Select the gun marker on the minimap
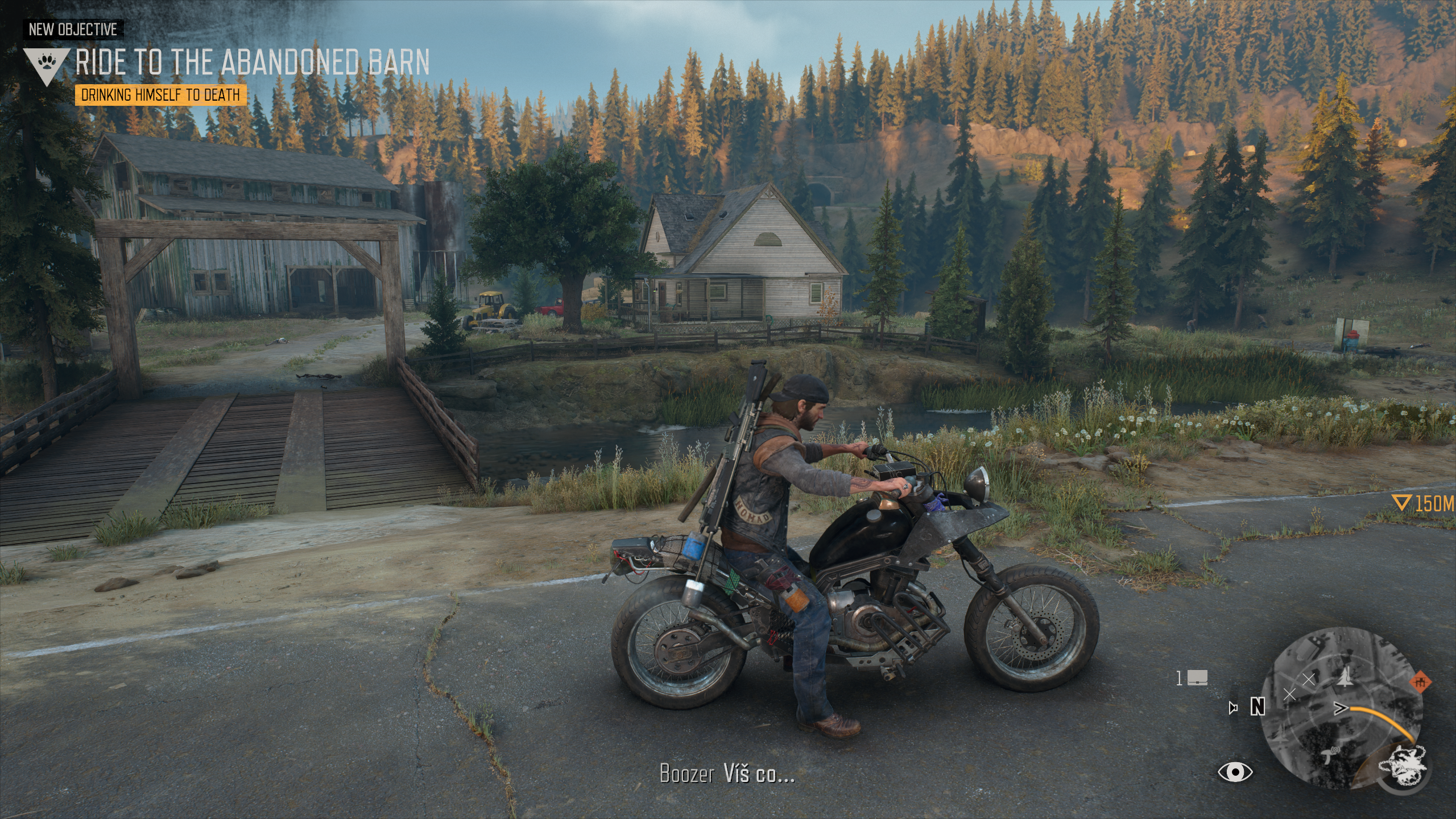Image resolution: width=1456 pixels, height=819 pixels. tap(1328, 755)
